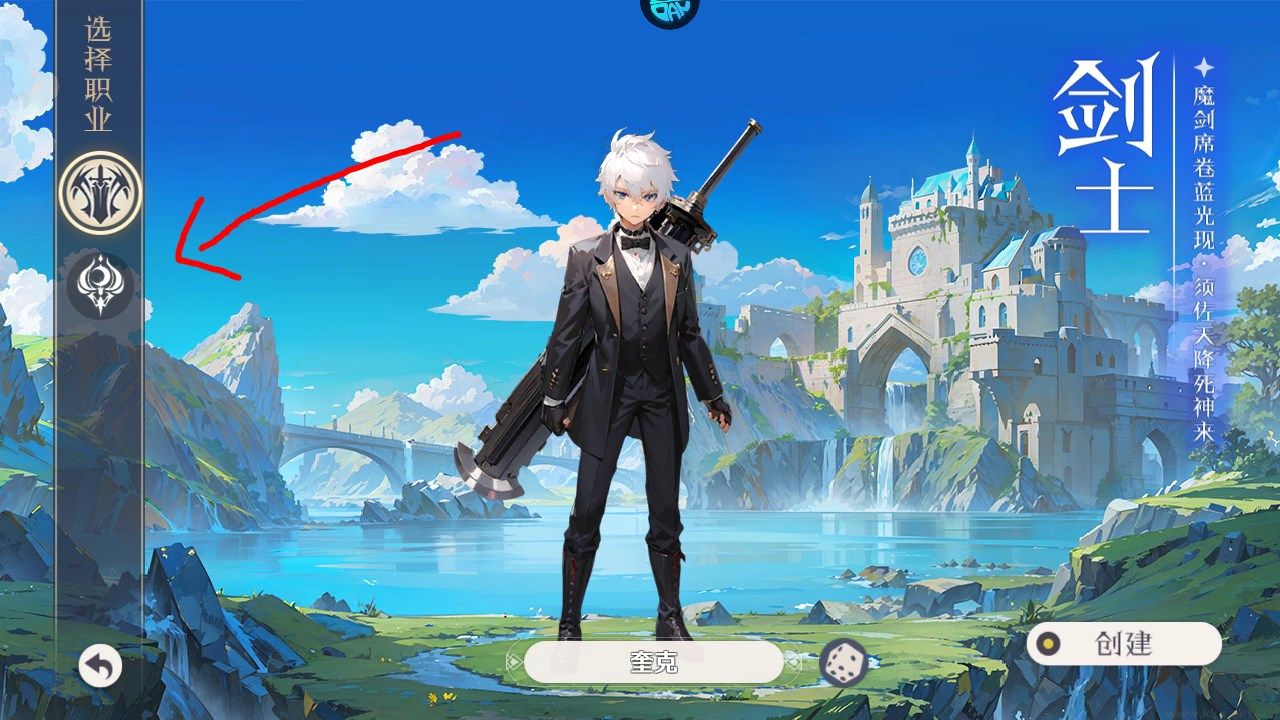Click the name input field showing 奎克
The height and width of the screenshot is (720, 1280).
click(655, 663)
